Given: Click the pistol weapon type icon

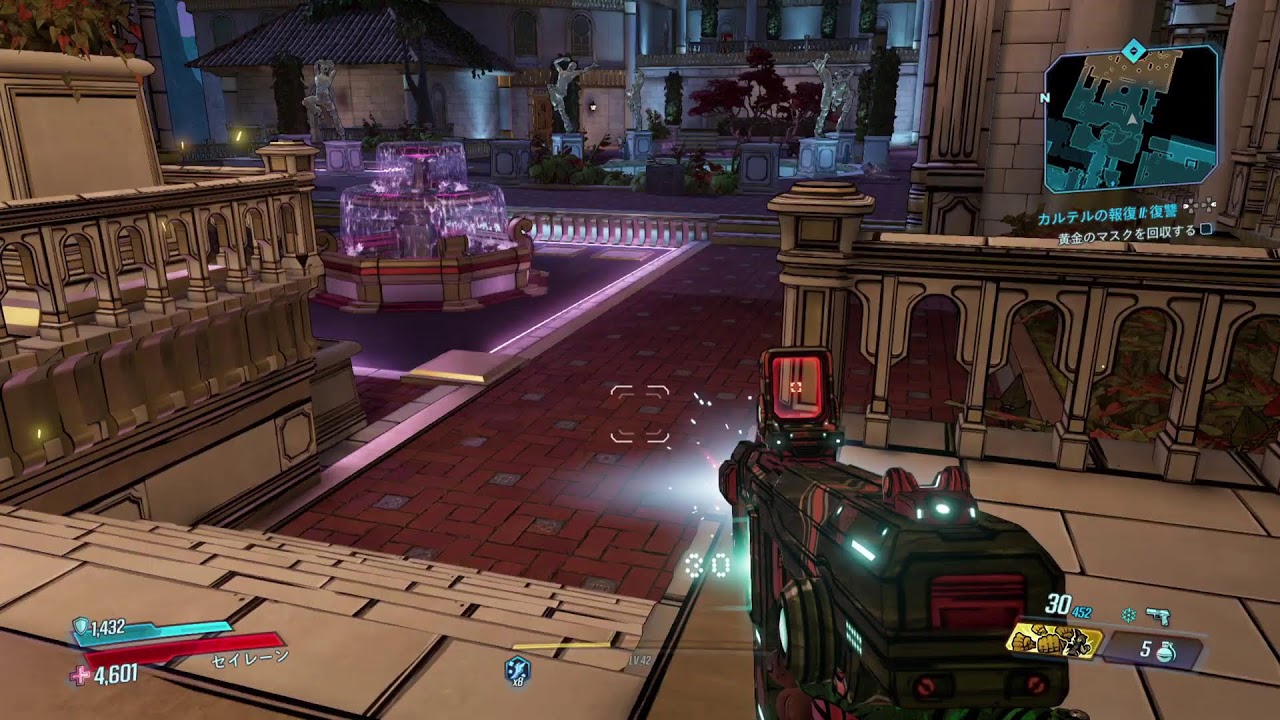Looking at the screenshot, I should coord(1159,616).
